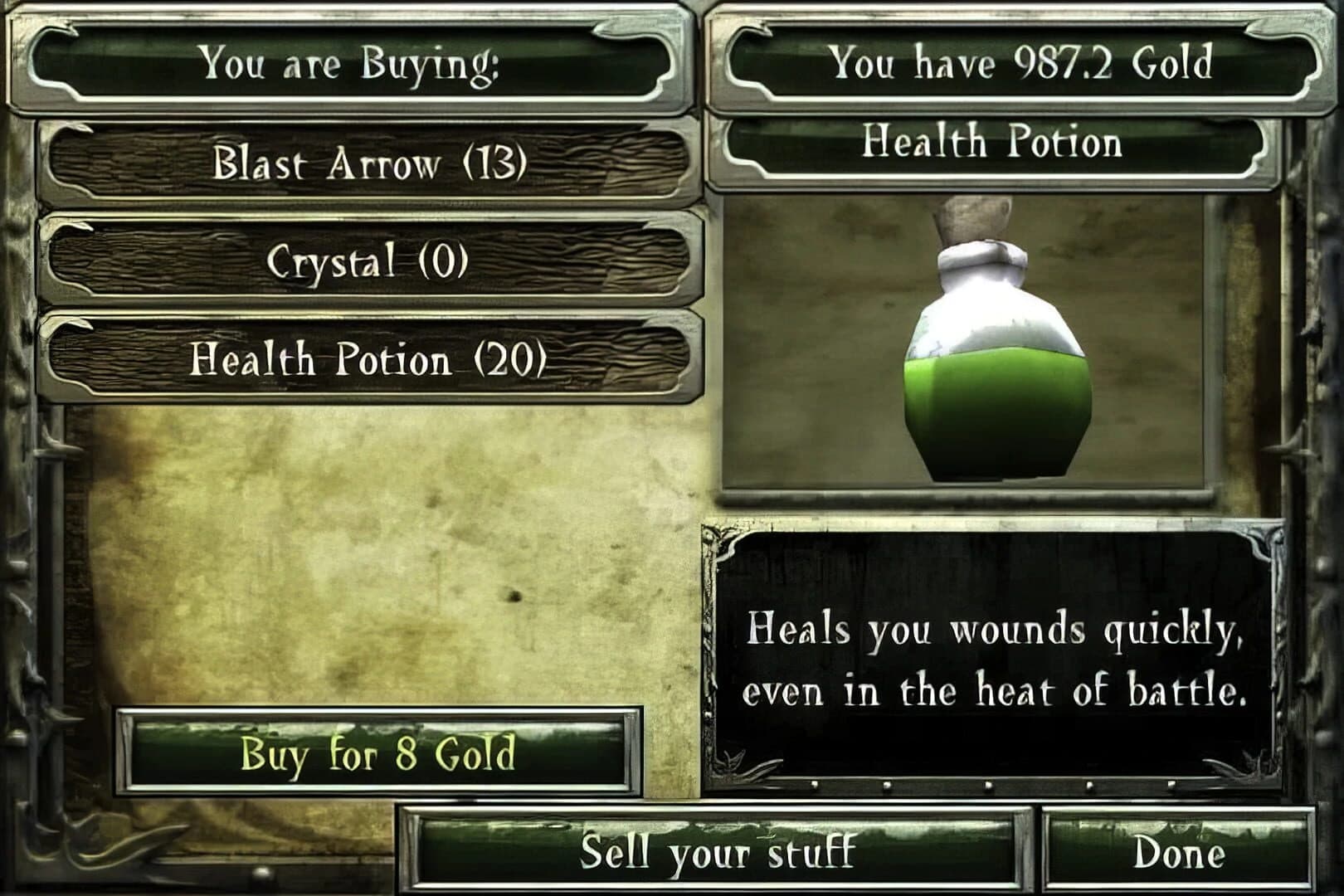Purchase a Health Potion with gold
The image size is (1344, 896).
click(x=382, y=753)
